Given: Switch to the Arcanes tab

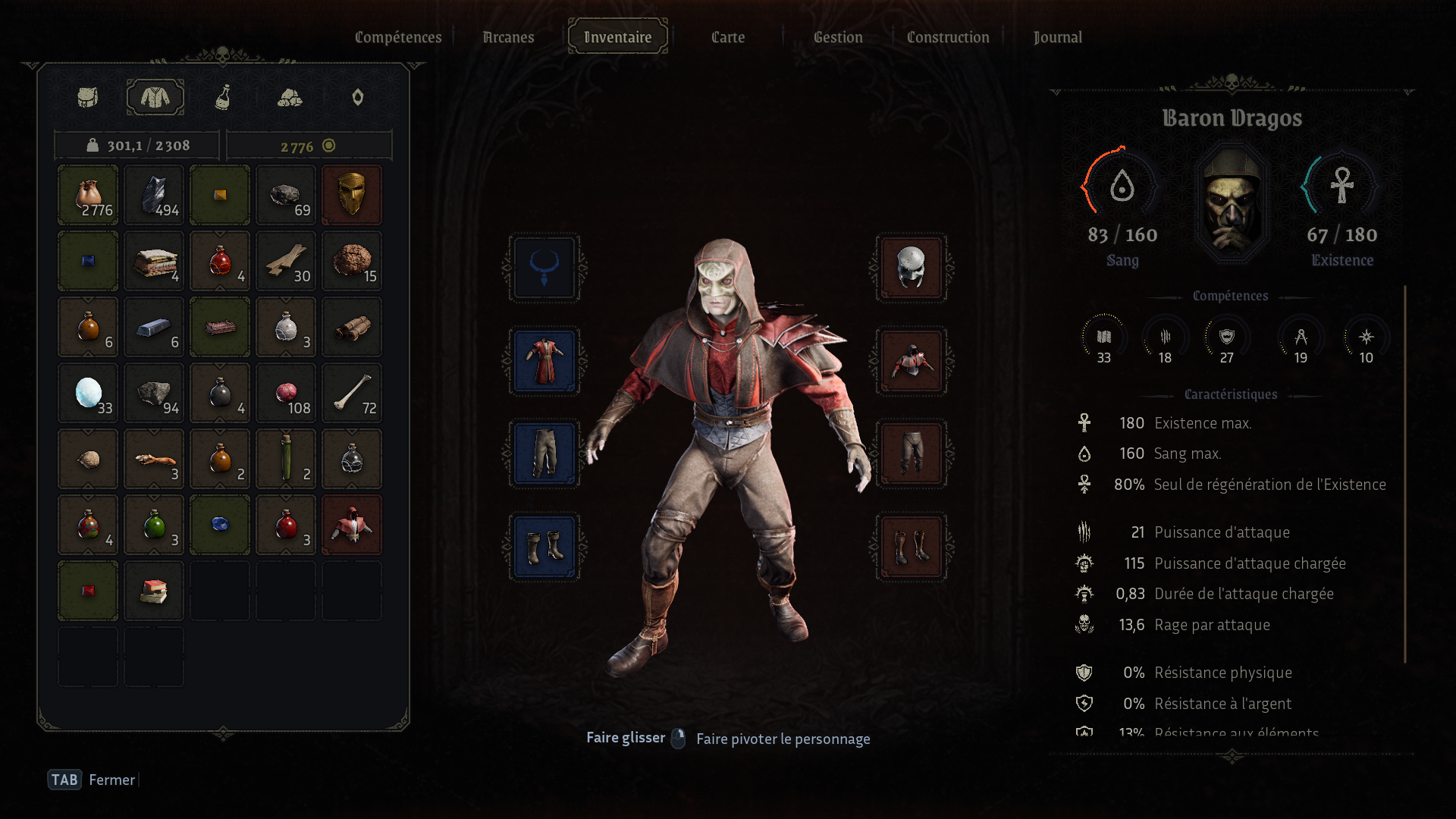Looking at the screenshot, I should (x=508, y=37).
